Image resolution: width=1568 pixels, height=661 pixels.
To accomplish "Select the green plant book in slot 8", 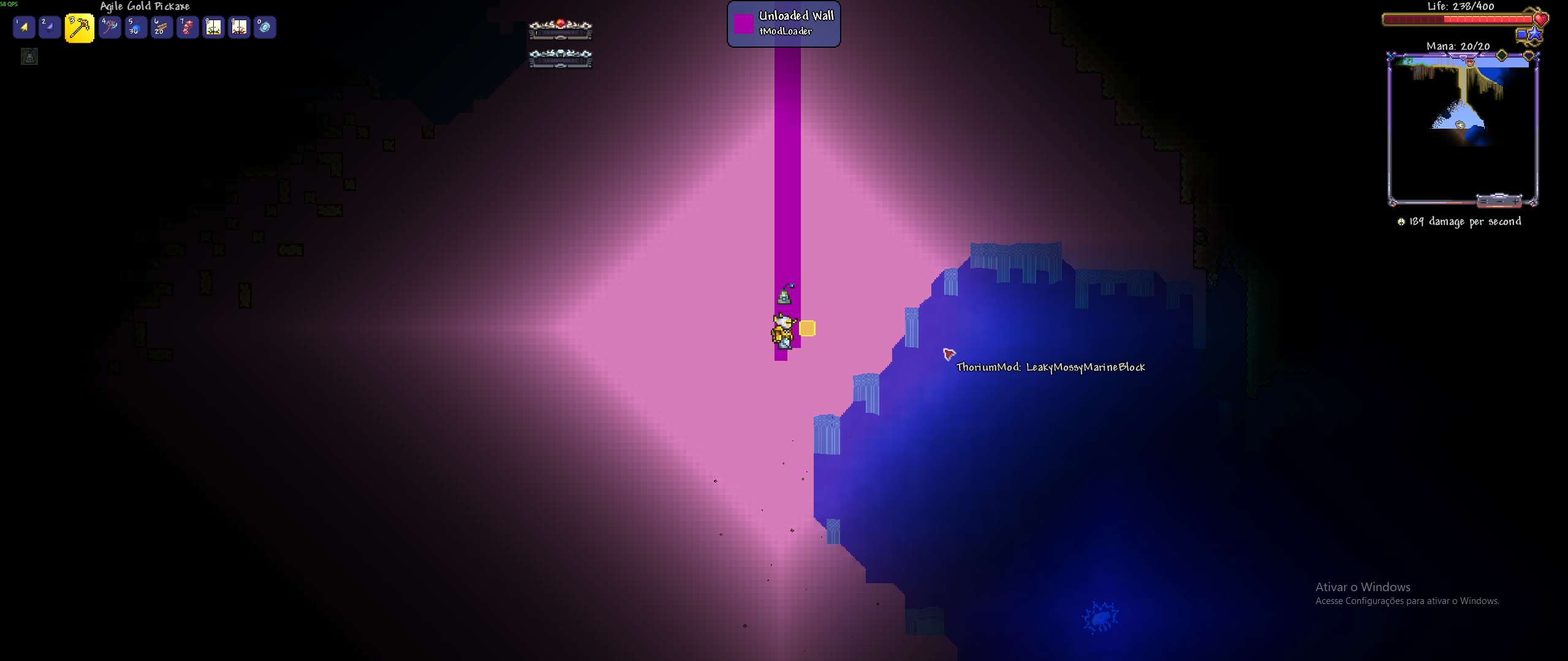I will 213,27.
